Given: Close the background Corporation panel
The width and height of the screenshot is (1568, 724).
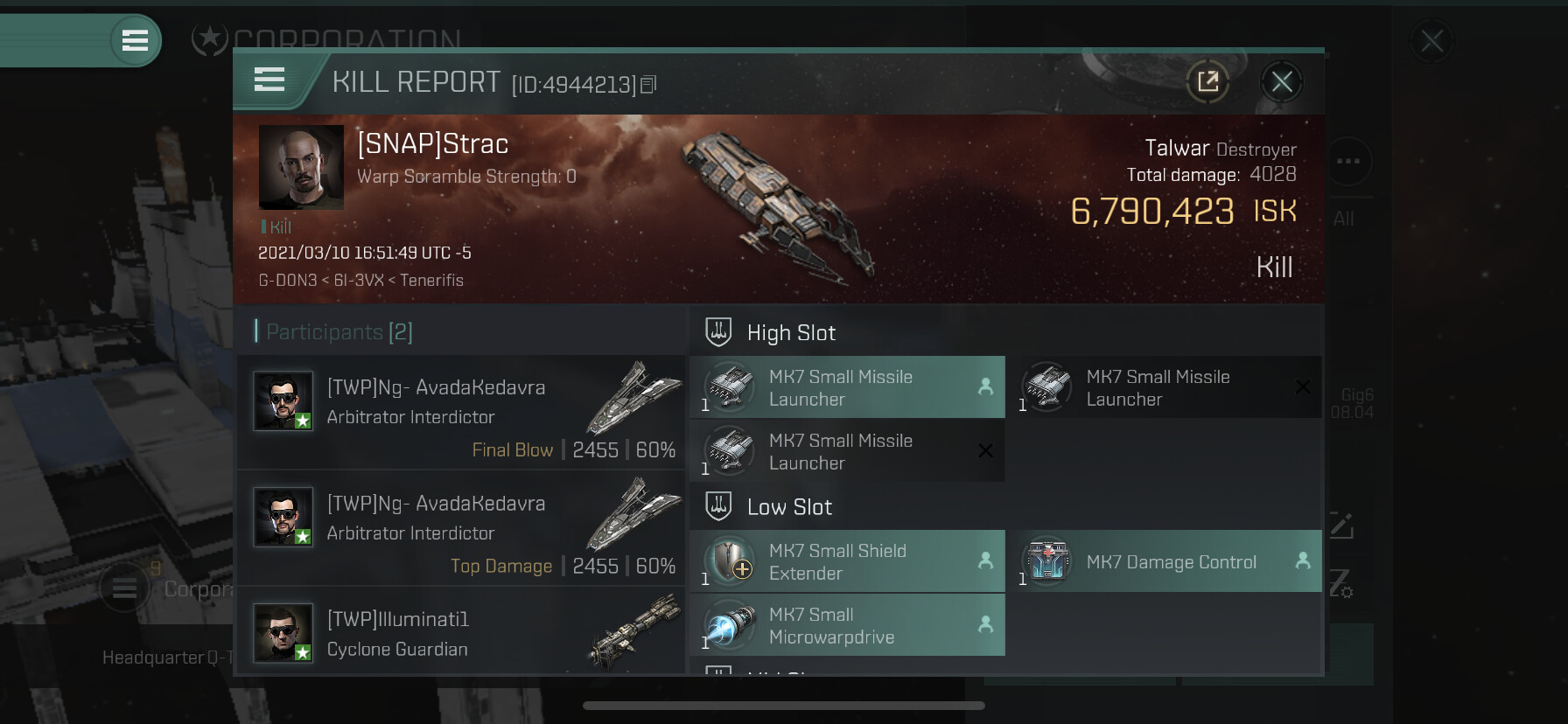Looking at the screenshot, I should (1431, 41).
